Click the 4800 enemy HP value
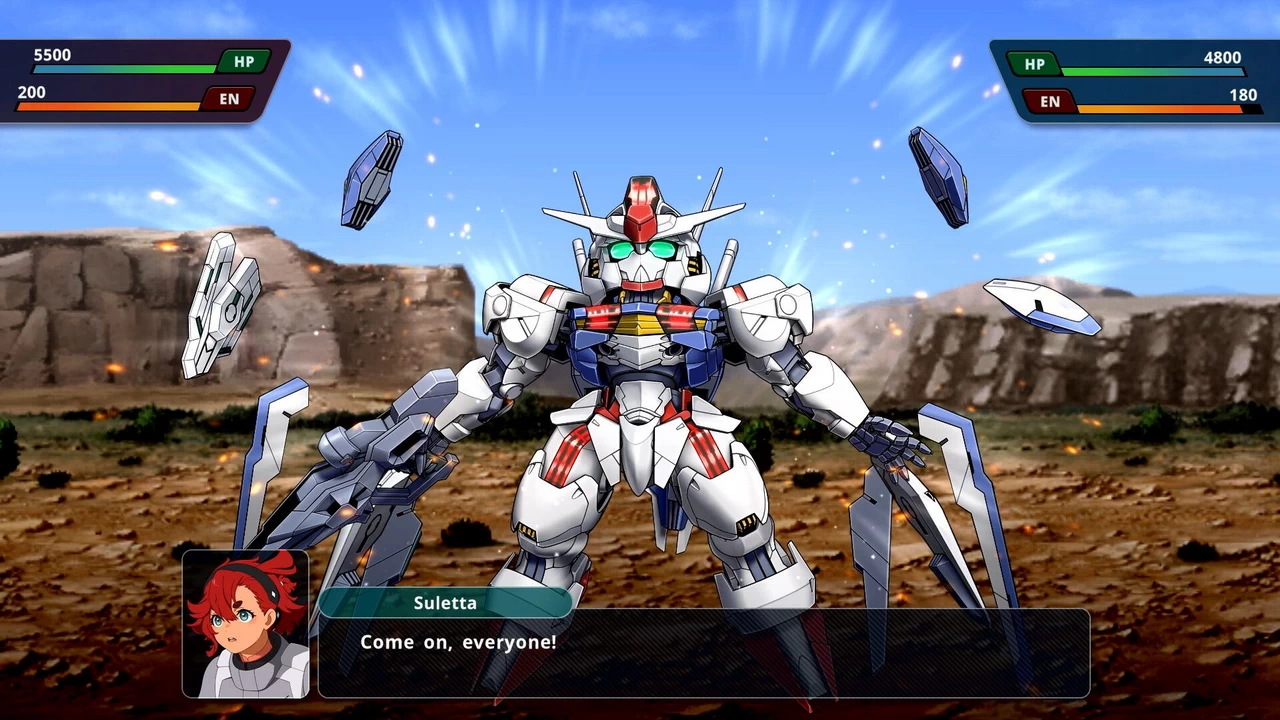 (1220, 57)
